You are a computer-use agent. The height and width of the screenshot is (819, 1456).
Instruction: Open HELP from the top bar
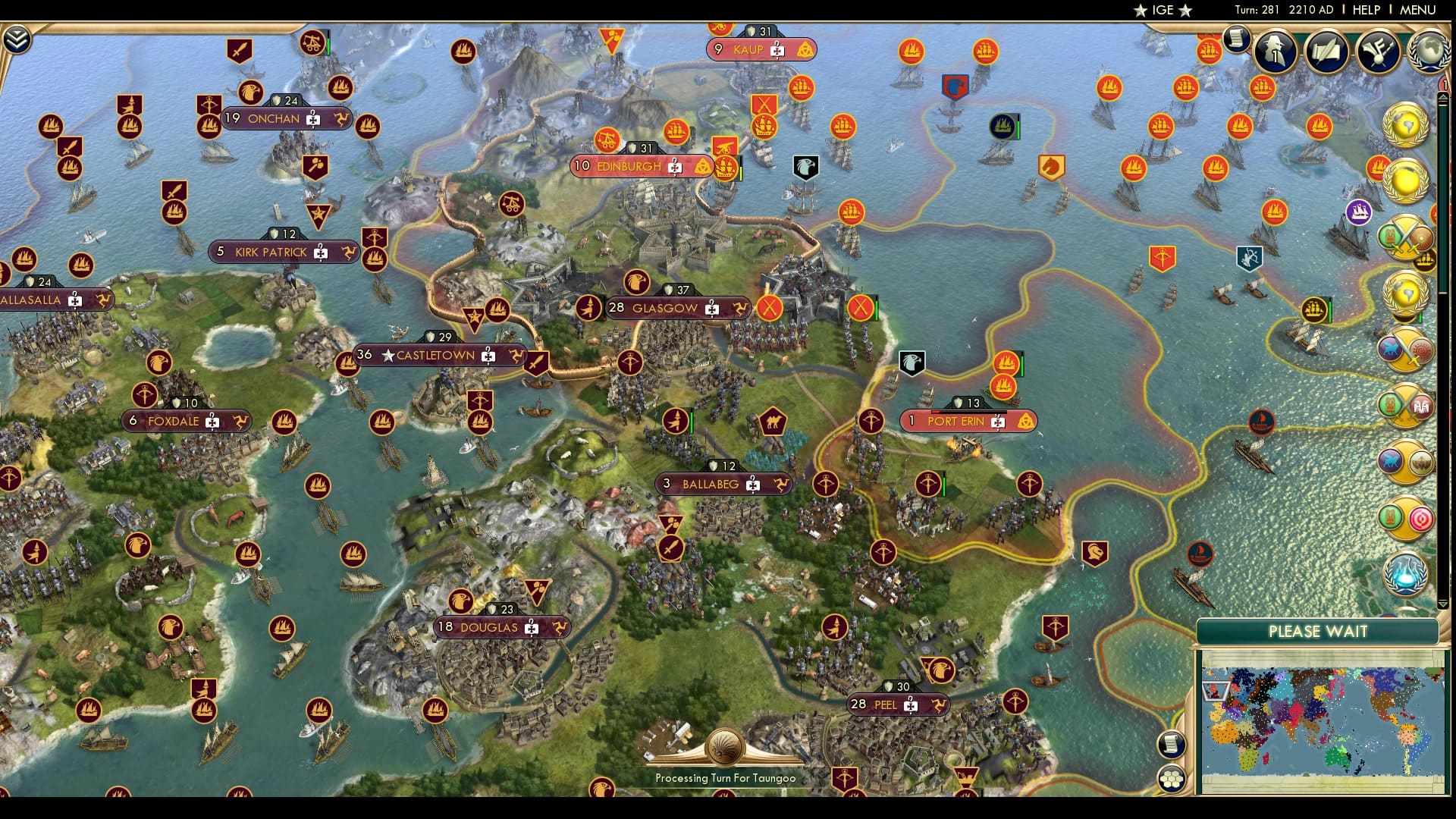point(1365,10)
